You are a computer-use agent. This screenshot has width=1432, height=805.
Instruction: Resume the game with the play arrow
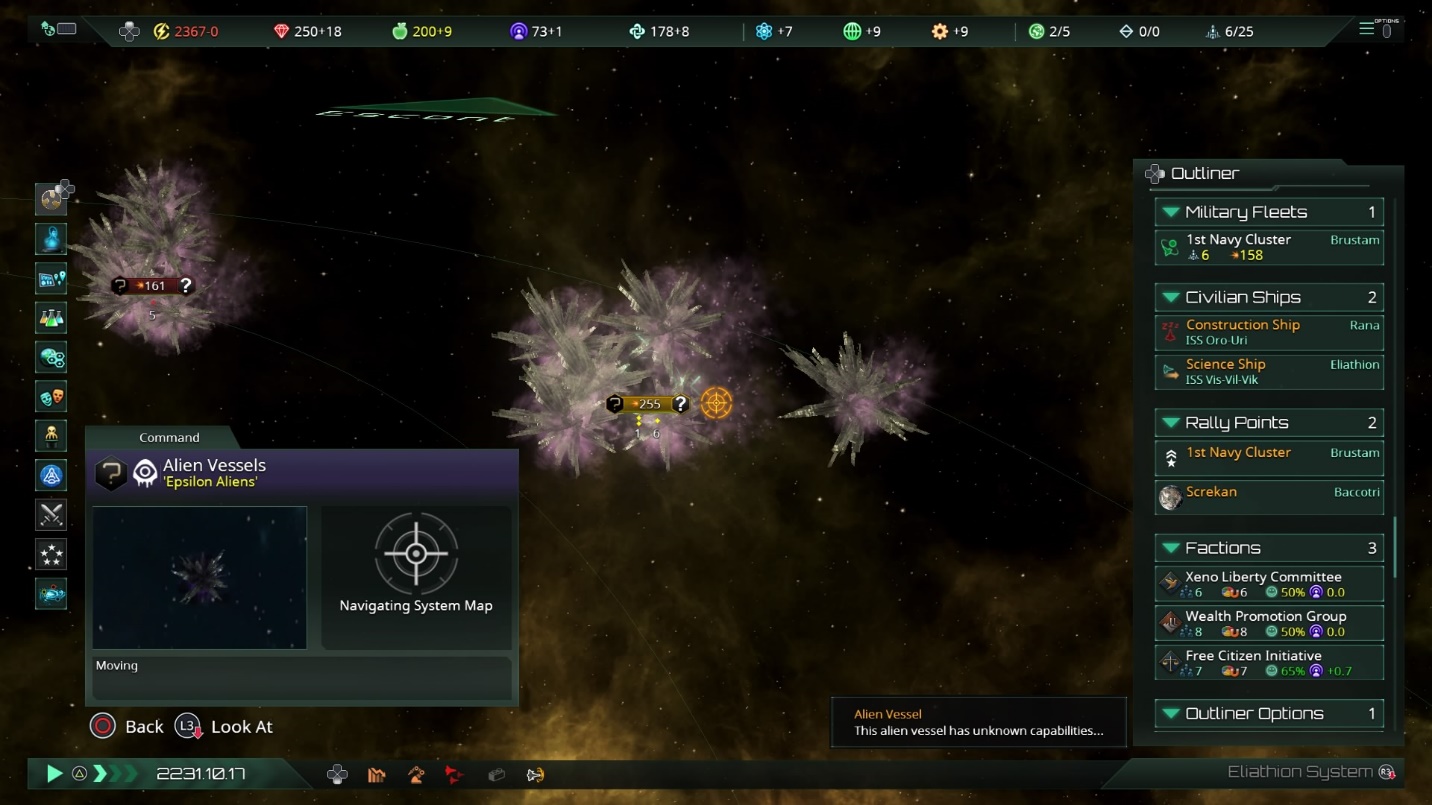click(x=54, y=773)
